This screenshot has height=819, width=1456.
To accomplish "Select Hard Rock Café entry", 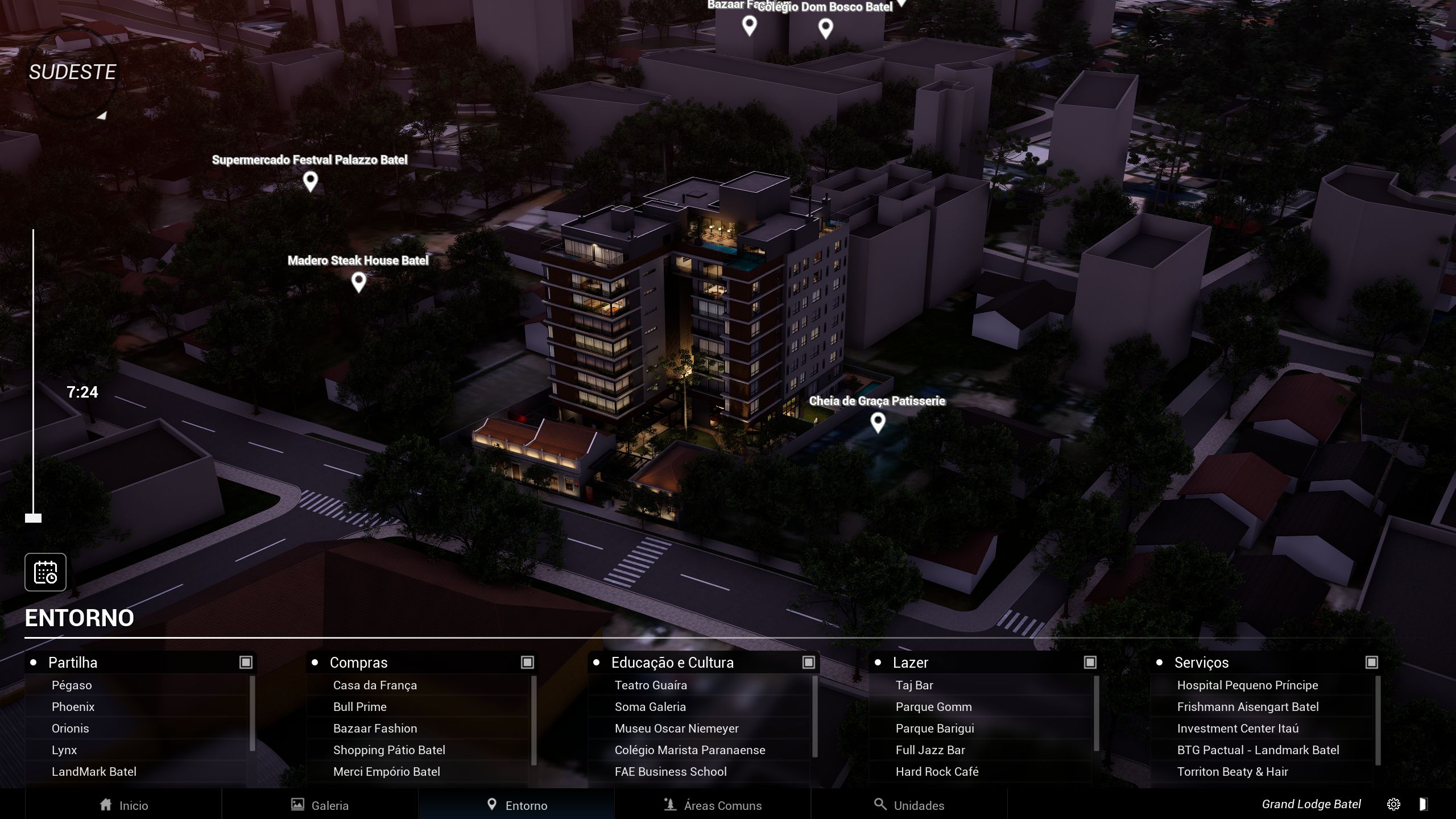I will point(937,772).
